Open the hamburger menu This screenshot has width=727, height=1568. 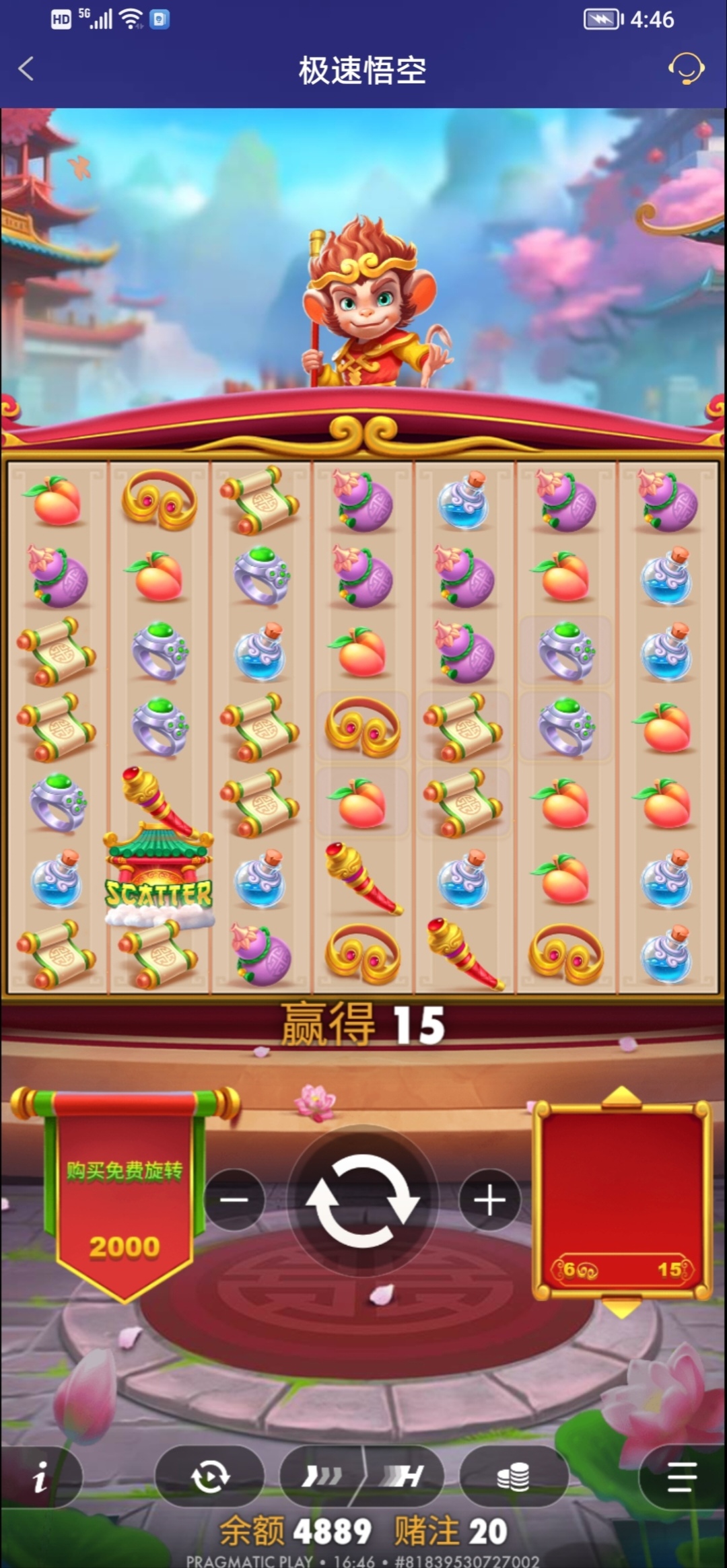[681, 1477]
